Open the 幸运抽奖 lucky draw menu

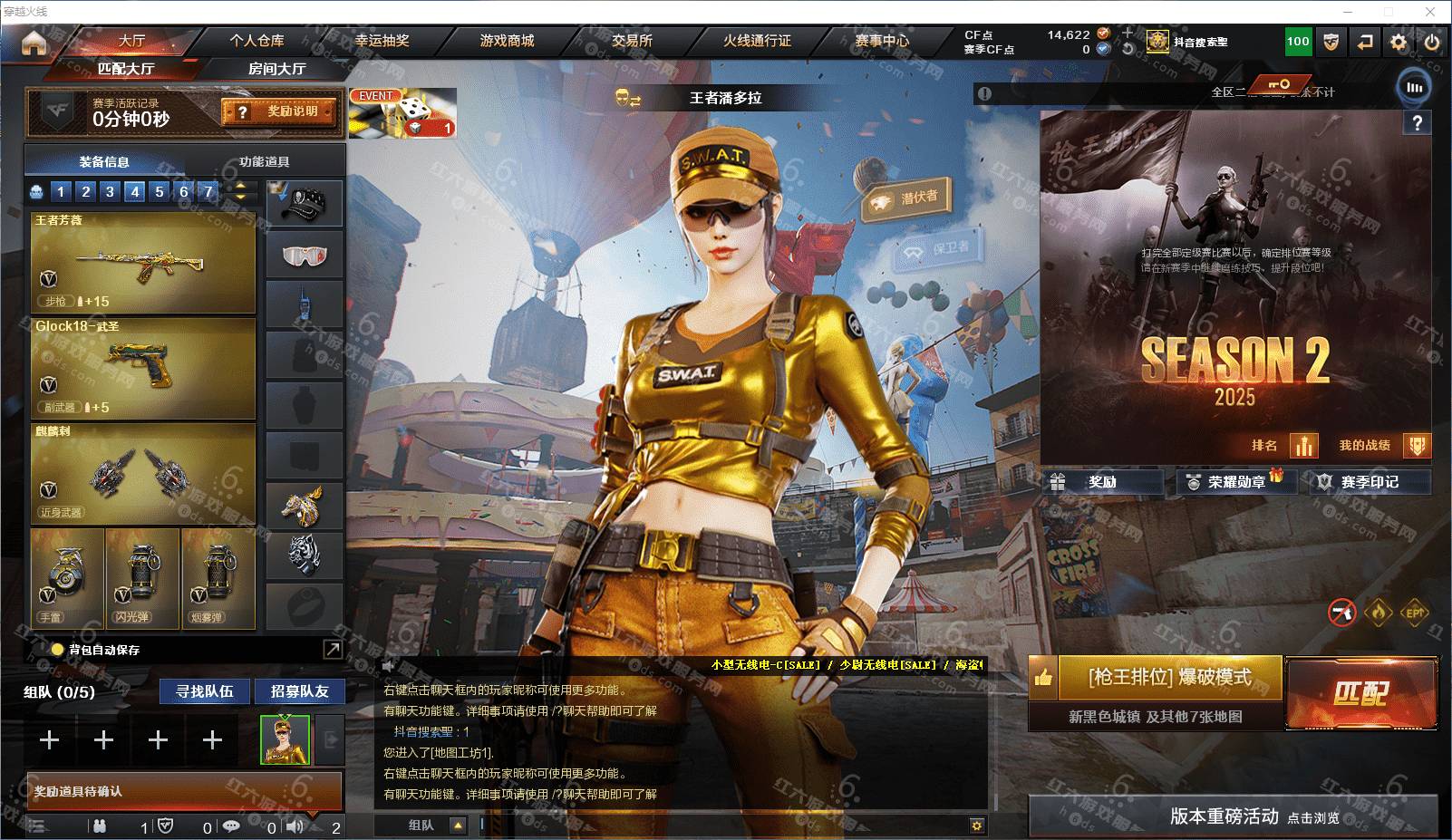point(382,41)
